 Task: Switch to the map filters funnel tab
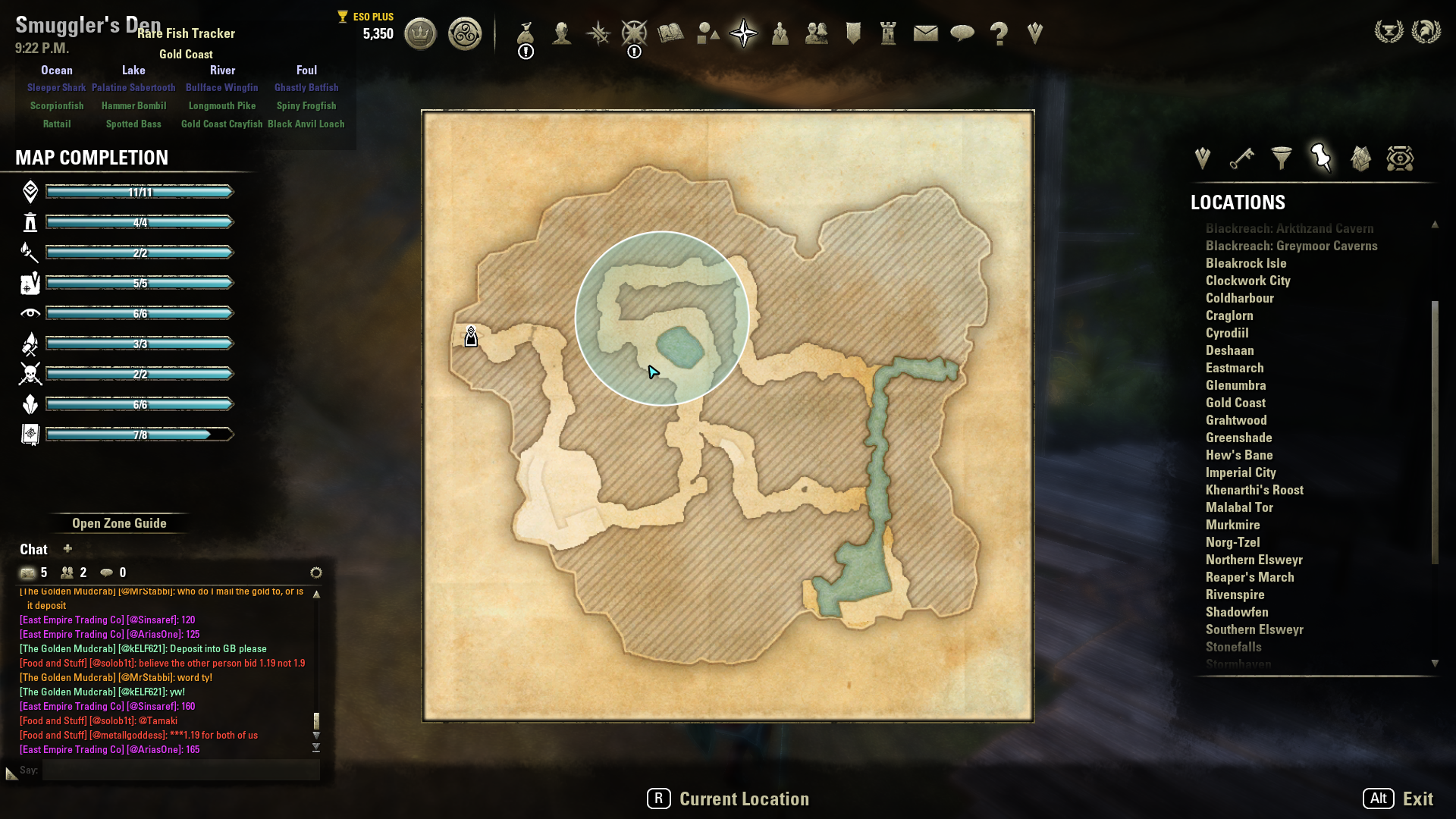point(1282,158)
